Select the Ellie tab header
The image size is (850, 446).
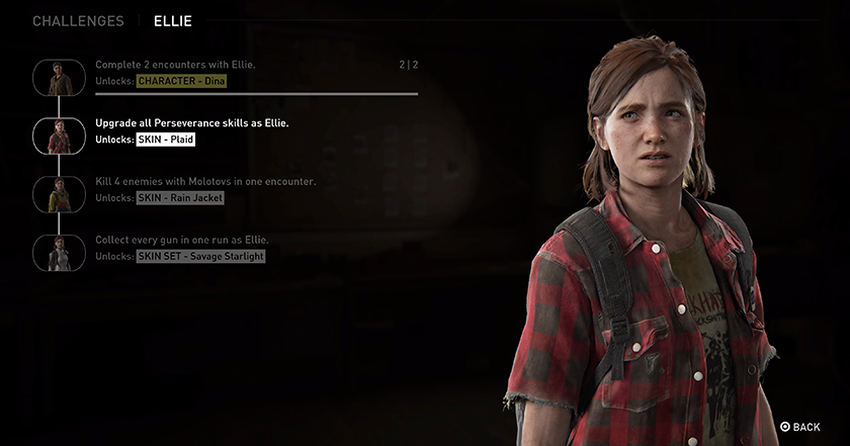tap(173, 21)
